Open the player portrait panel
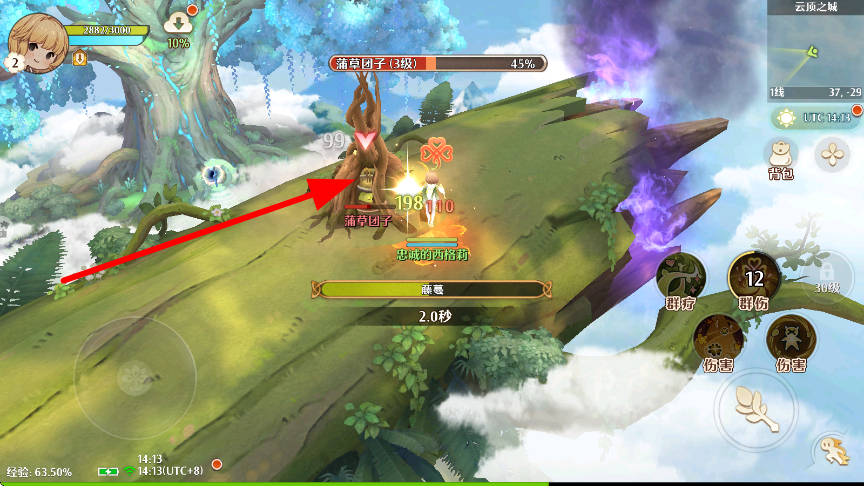 pyautogui.click(x=39, y=44)
